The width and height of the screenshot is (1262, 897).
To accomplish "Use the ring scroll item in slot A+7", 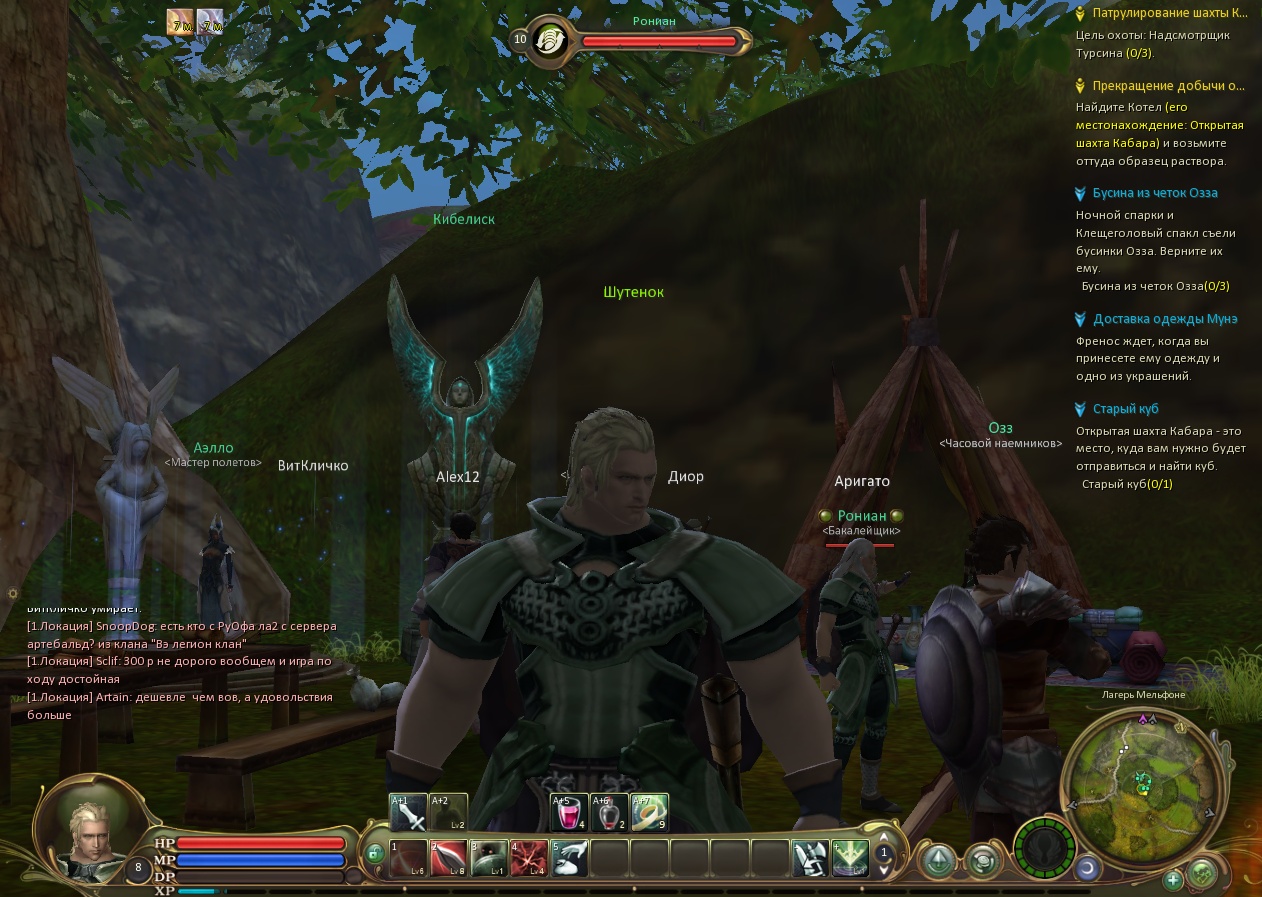I will [649, 812].
